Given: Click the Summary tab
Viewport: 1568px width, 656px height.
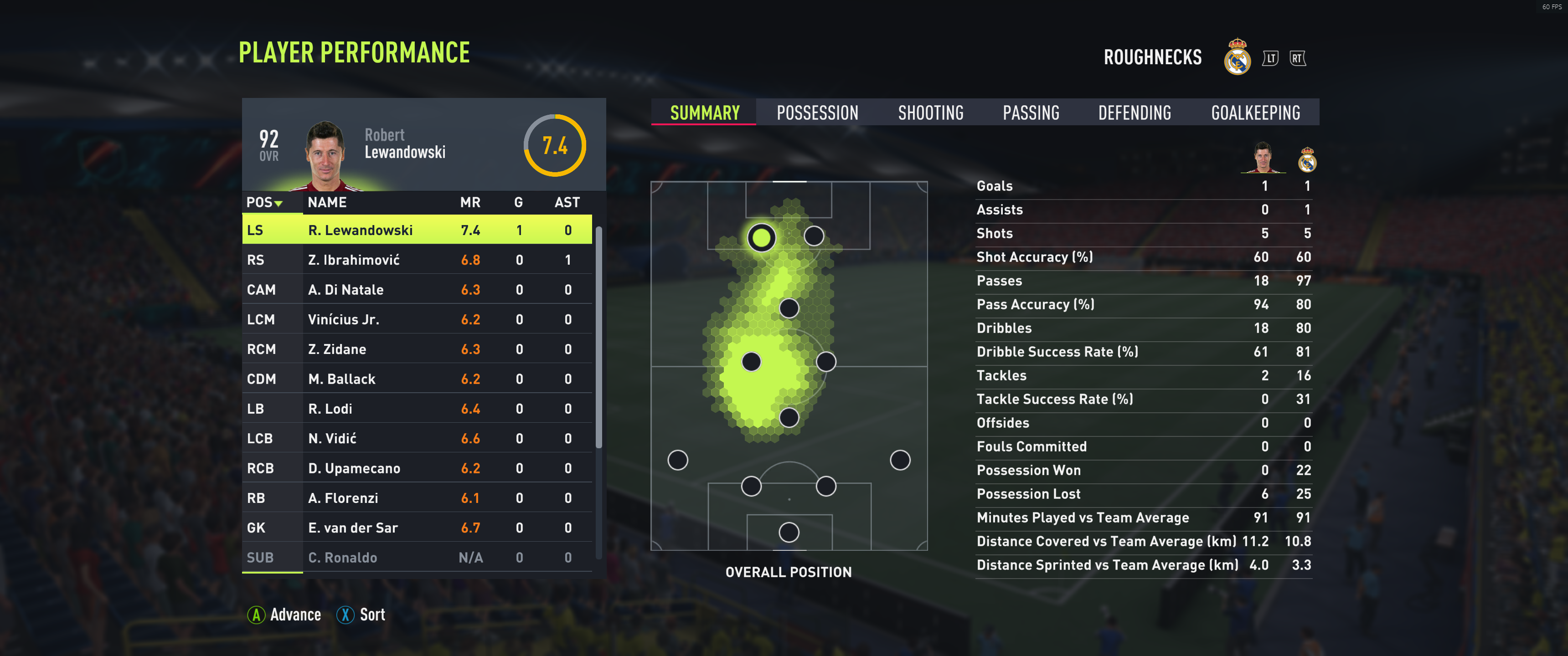Looking at the screenshot, I should pos(704,113).
